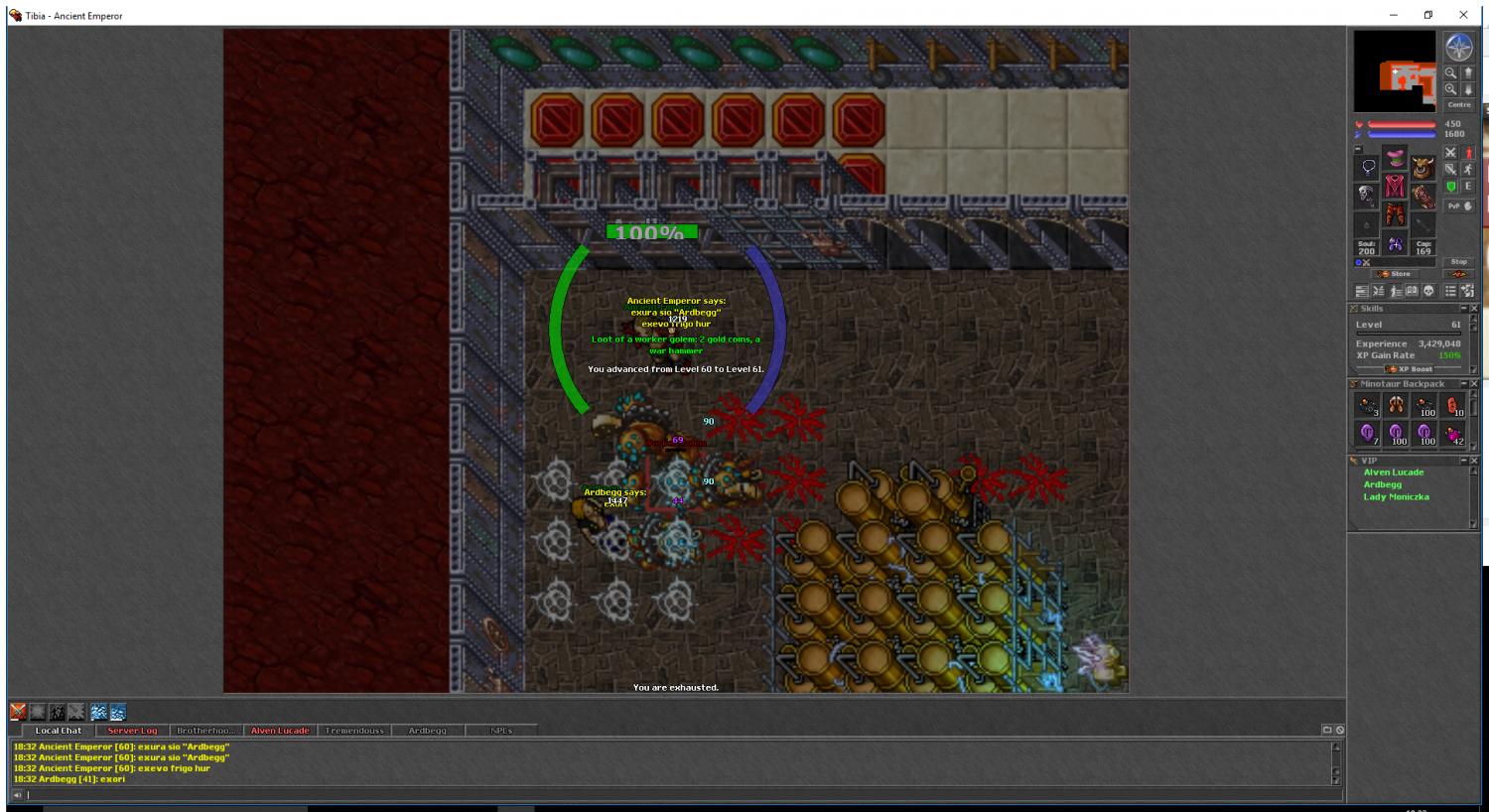Switch to the NPCs chat tab

tap(501, 731)
